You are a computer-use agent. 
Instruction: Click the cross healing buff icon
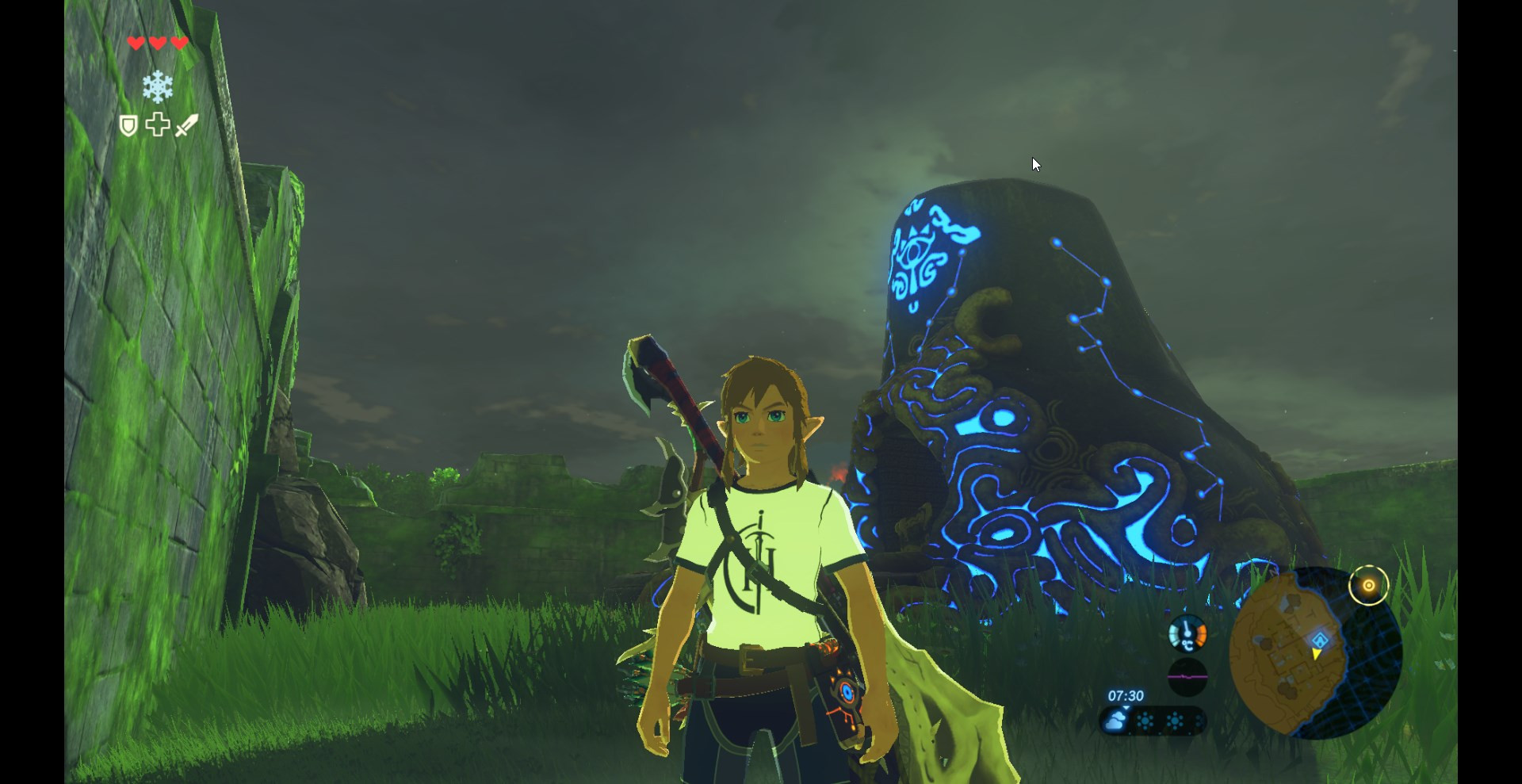(x=158, y=124)
